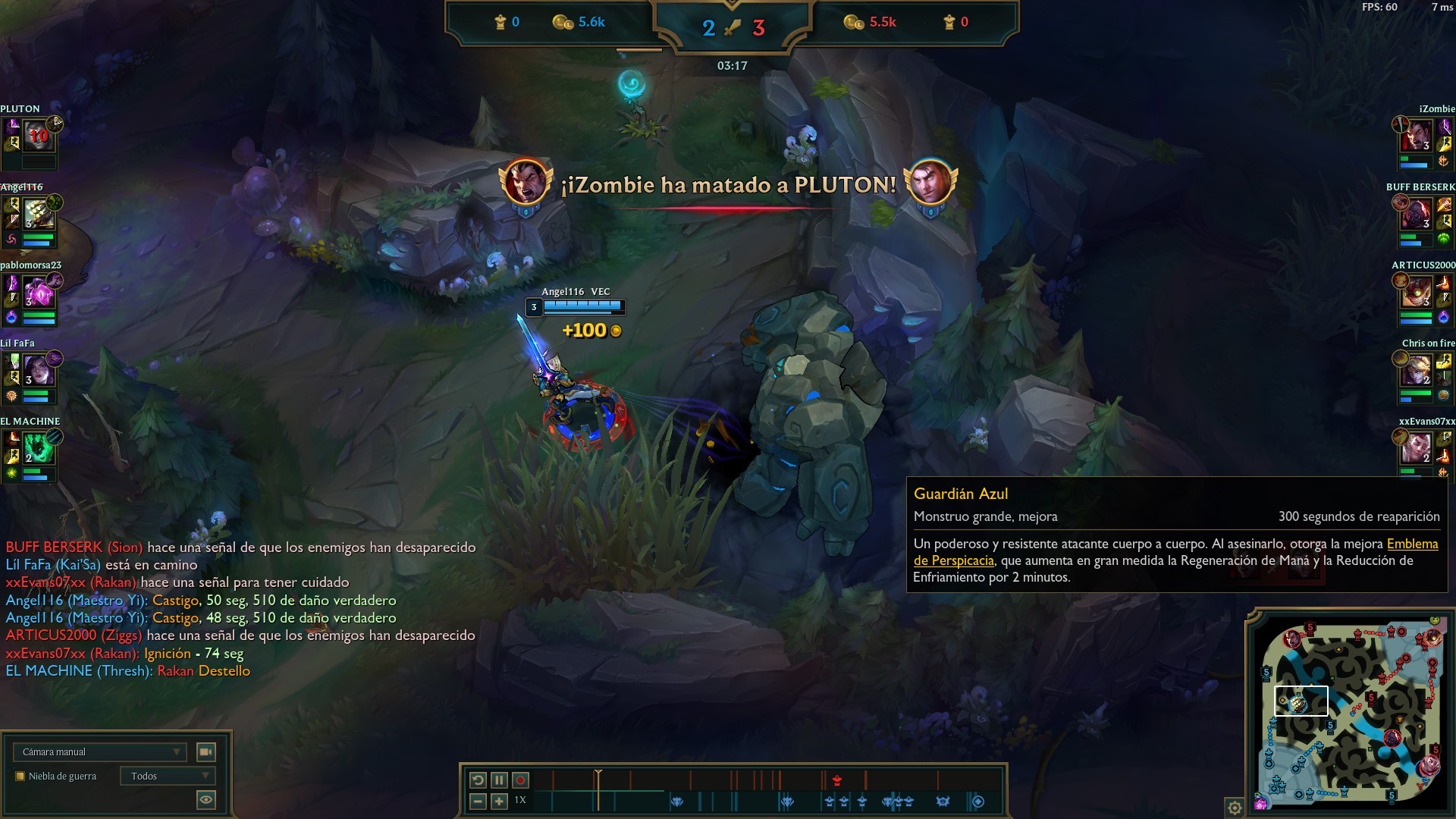Screen dimensions: 1456x819
Task: Click the minimap to move the camera
Action: [1350, 713]
